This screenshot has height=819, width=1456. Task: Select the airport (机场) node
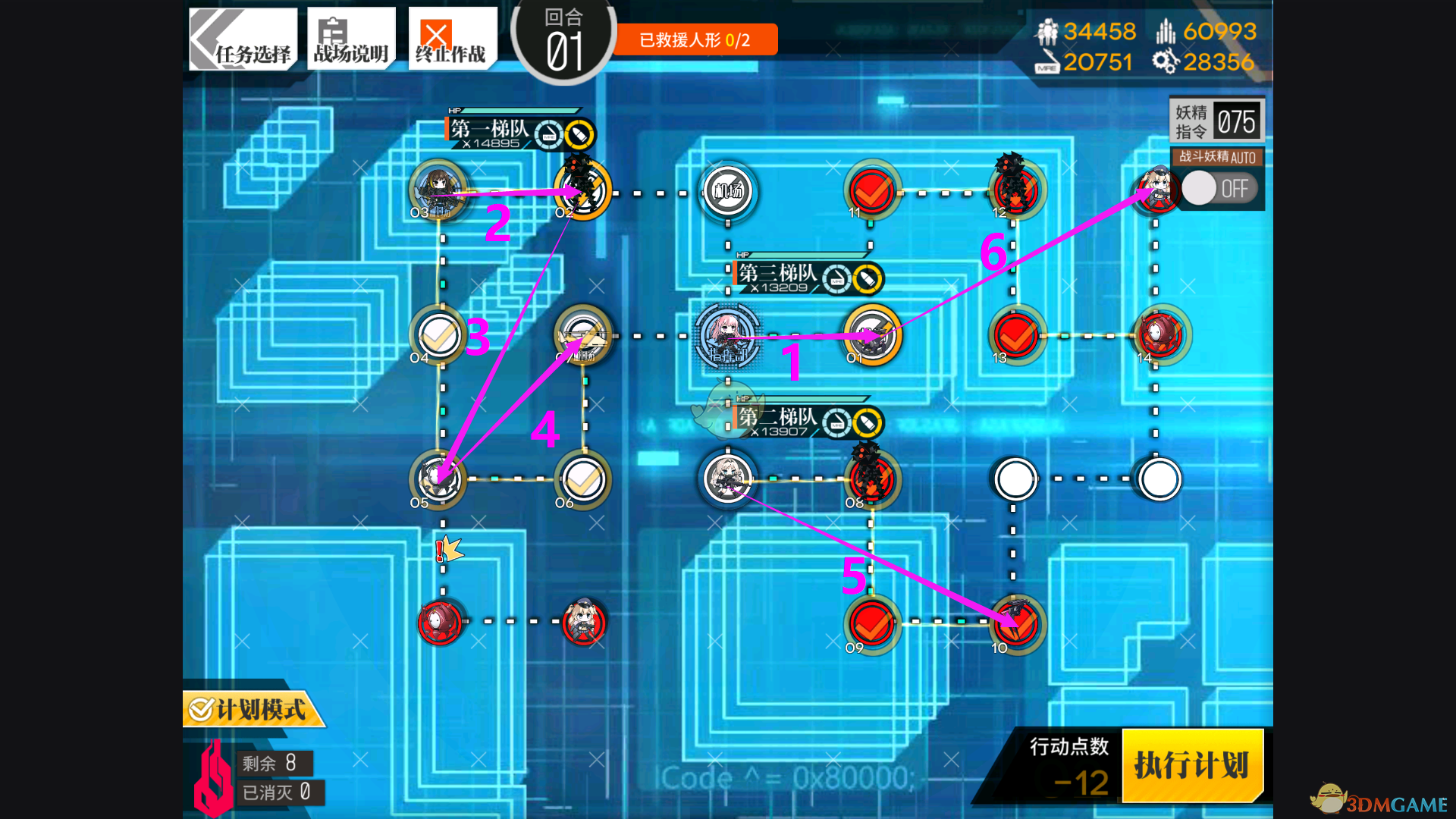[727, 190]
